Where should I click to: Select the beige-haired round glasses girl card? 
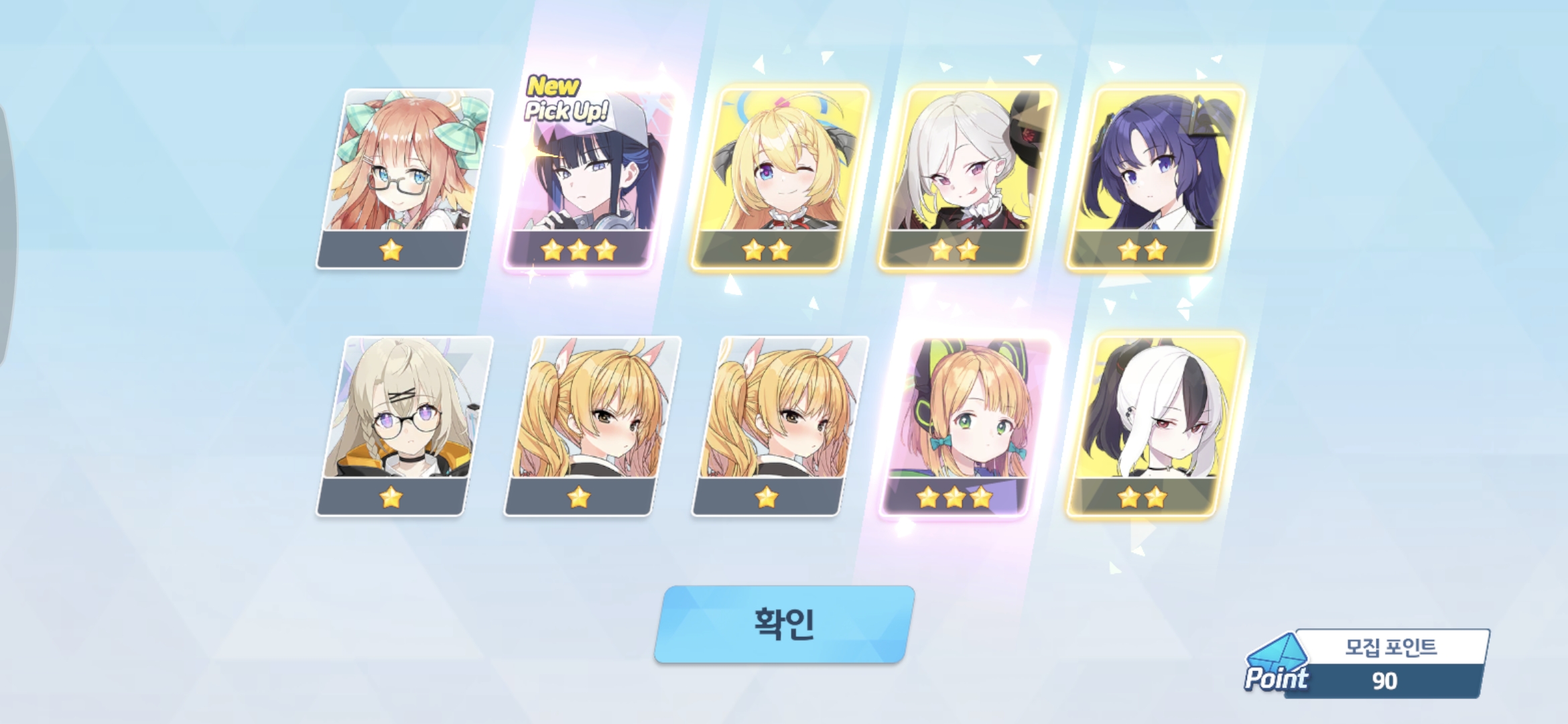click(404, 426)
